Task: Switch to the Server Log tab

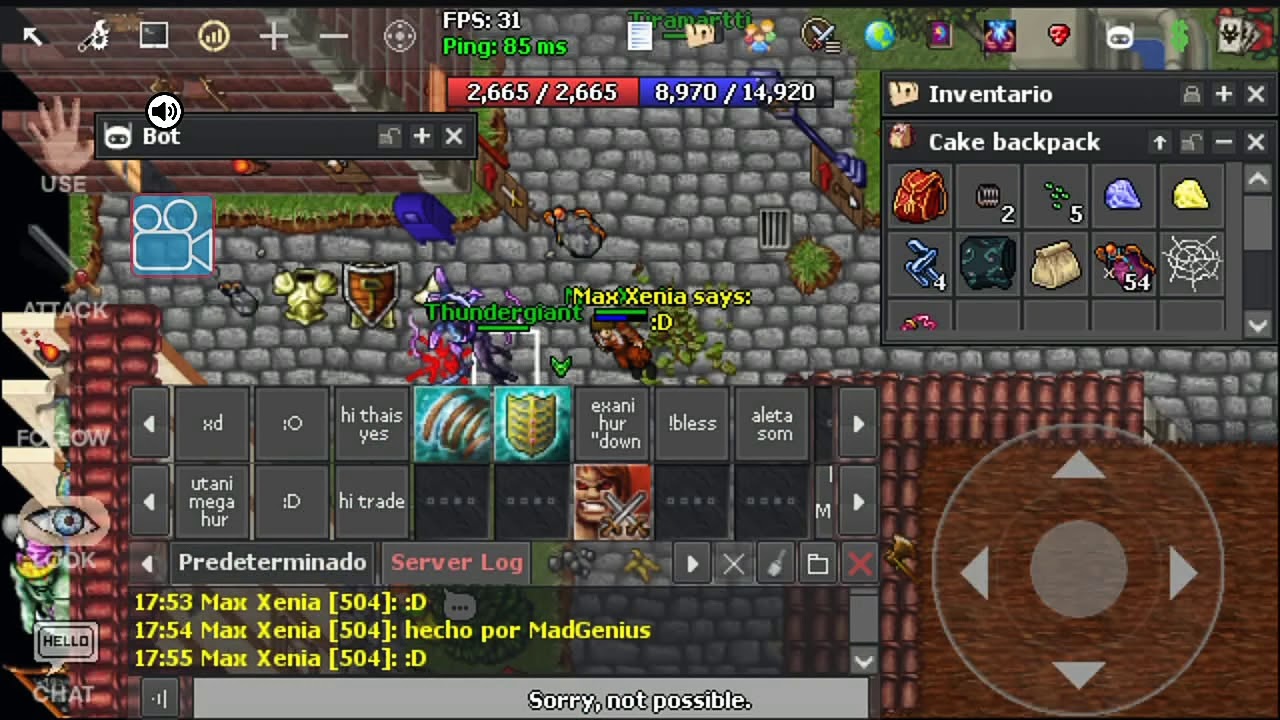Action: coord(457,563)
